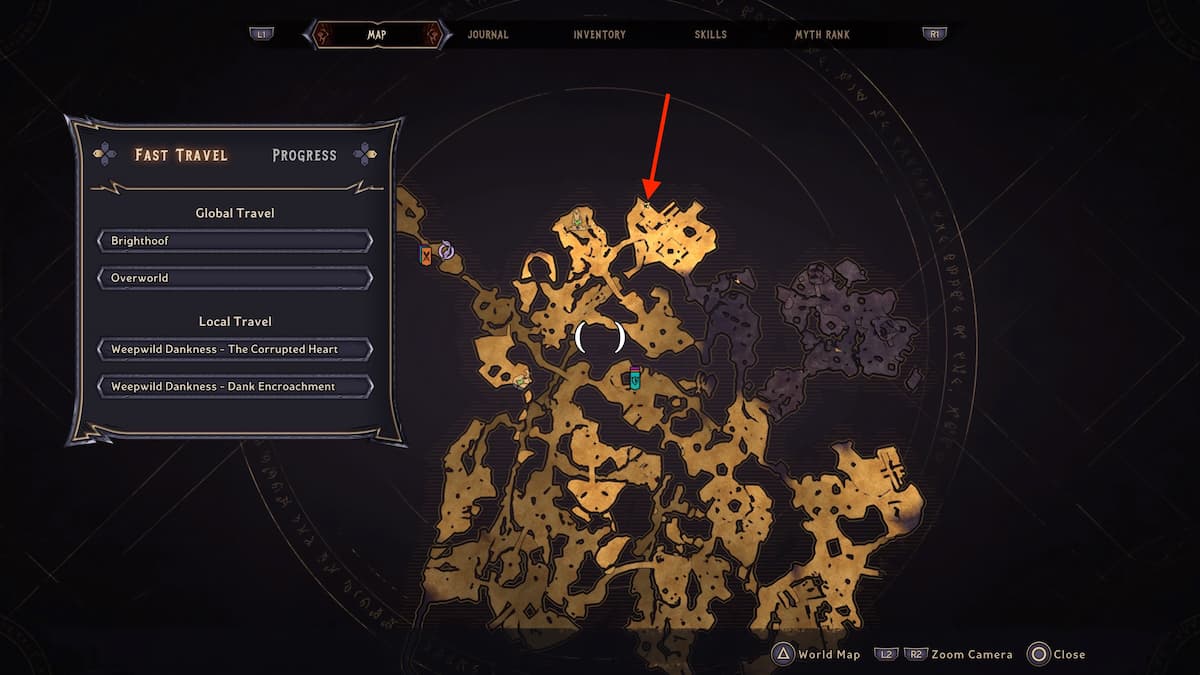Choose Overworld as travel destination
1200x675 pixels.
[x=235, y=277]
